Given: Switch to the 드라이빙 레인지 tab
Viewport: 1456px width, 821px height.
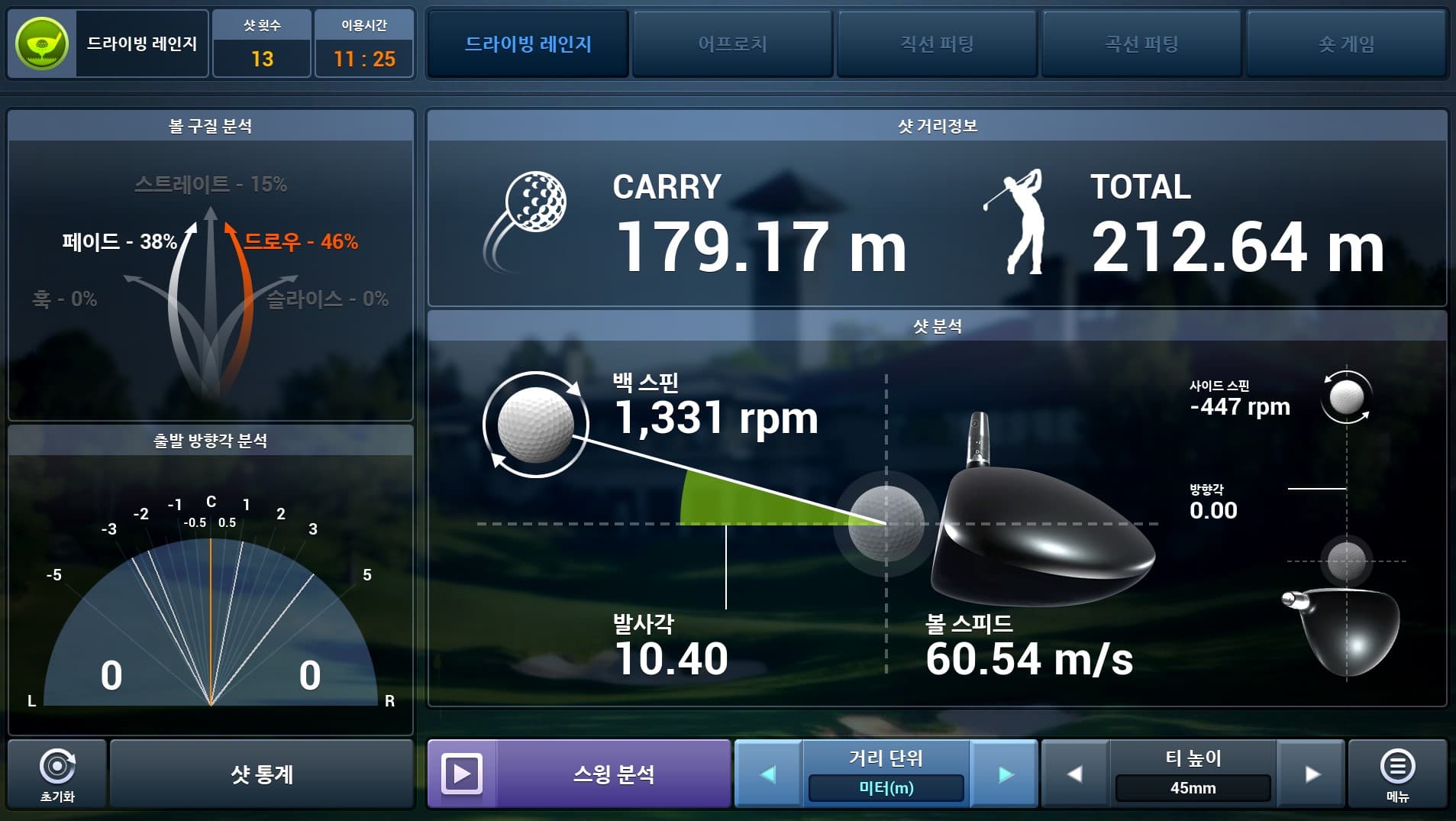Looking at the screenshot, I should click(x=528, y=44).
